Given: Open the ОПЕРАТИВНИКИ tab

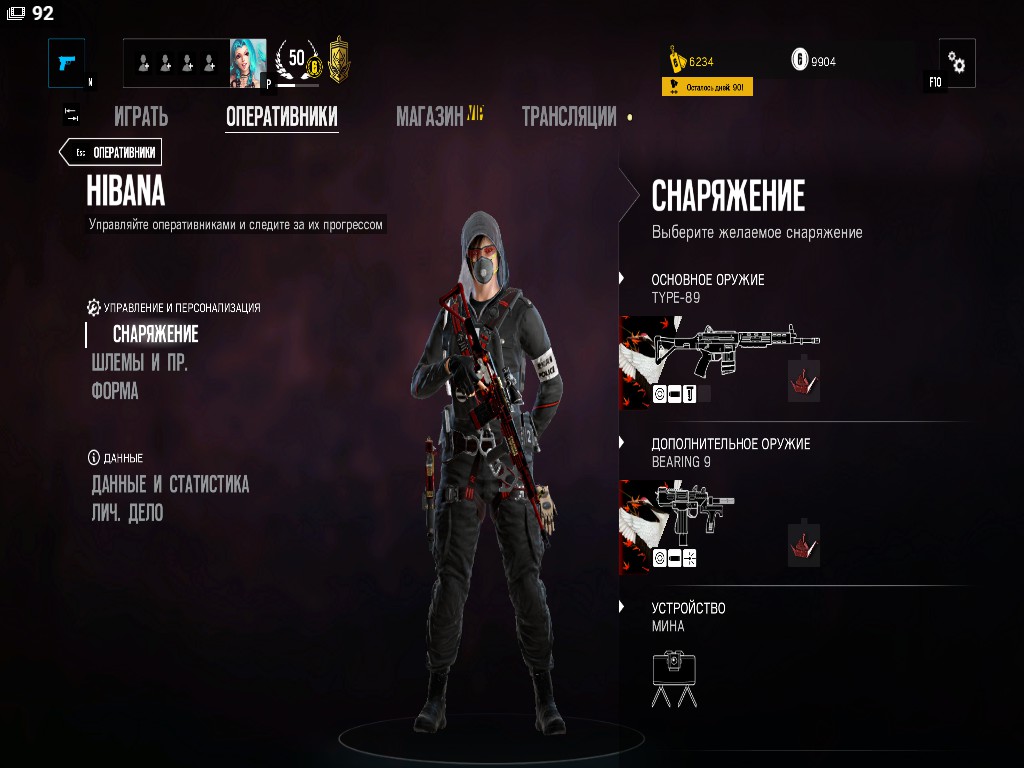Looking at the screenshot, I should tap(281, 117).
